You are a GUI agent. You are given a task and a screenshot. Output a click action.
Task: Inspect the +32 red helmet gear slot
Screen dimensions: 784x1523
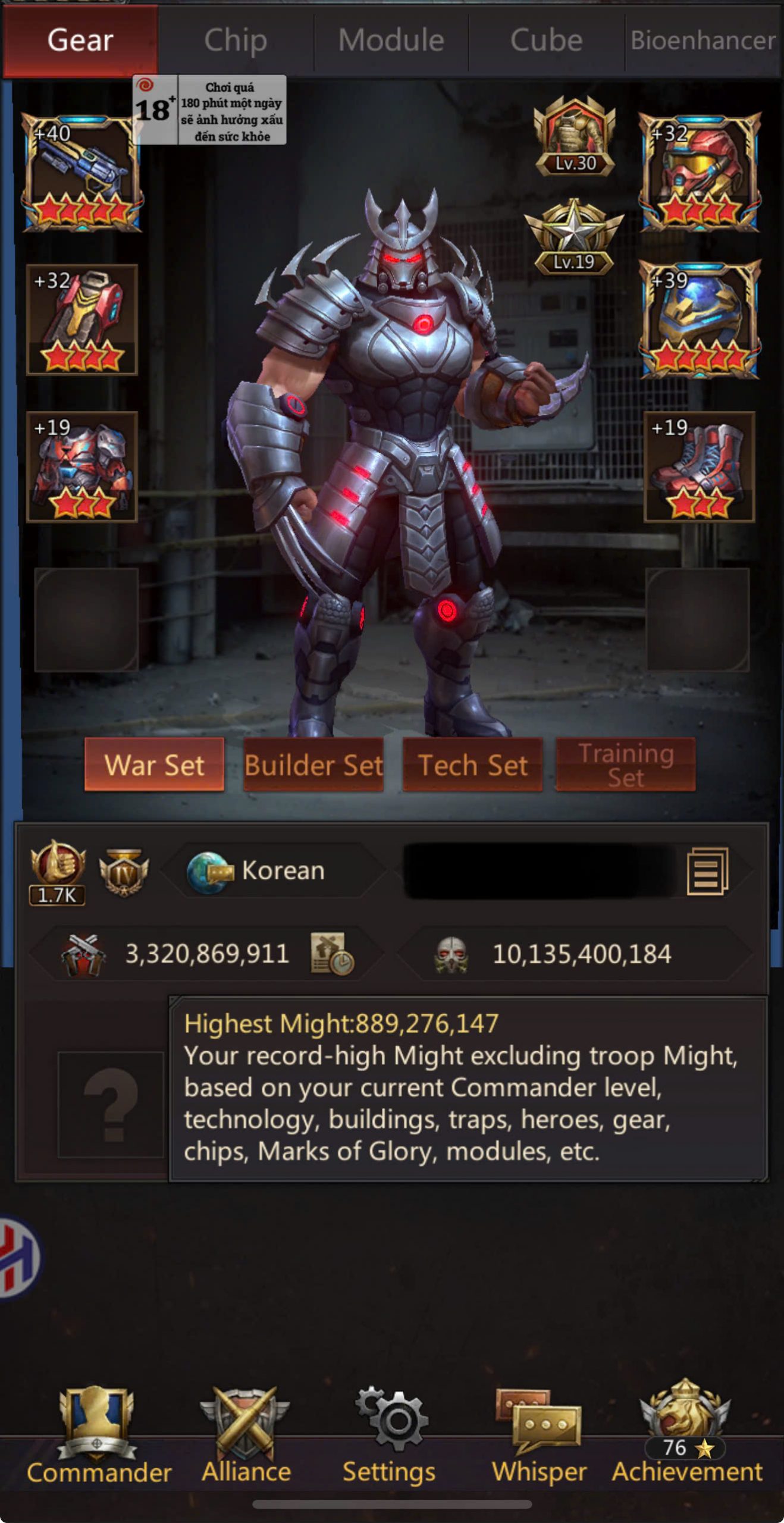coord(700,171)
